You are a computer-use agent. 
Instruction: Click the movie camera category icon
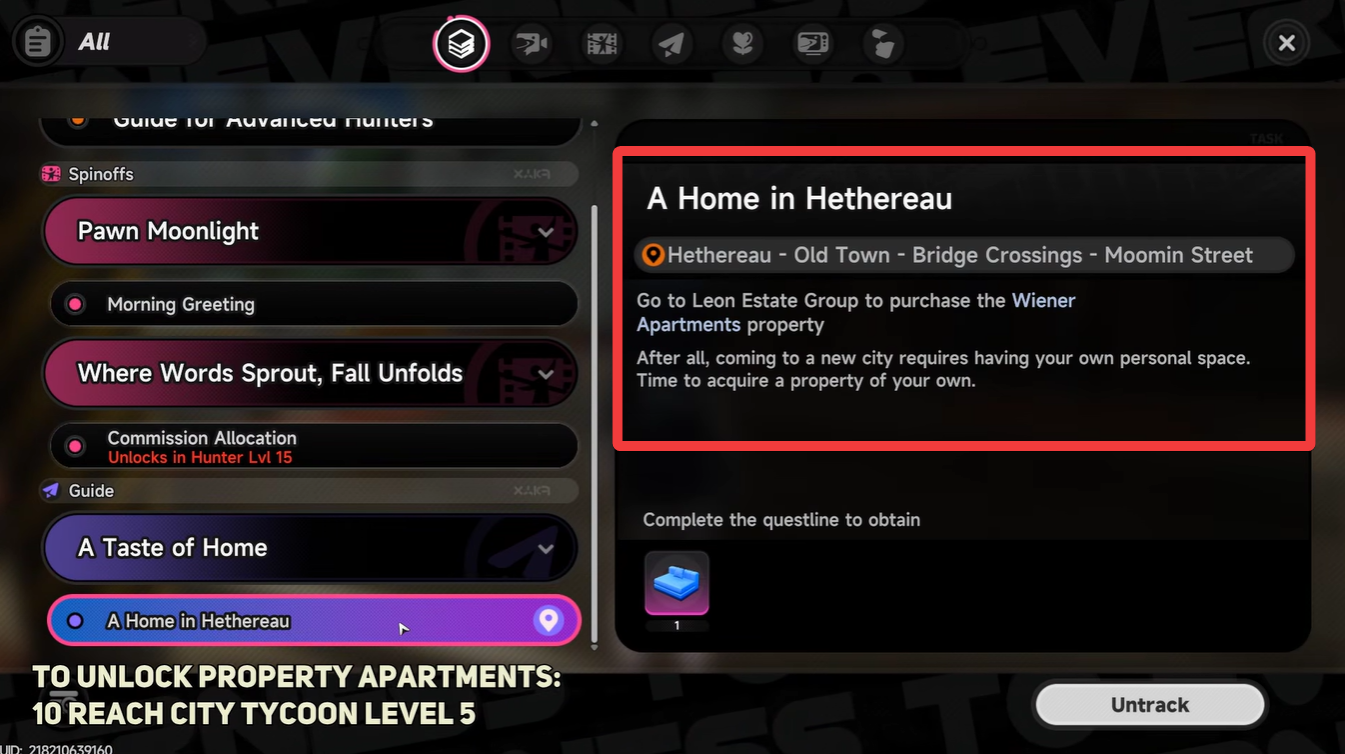(x=531, y=43)
